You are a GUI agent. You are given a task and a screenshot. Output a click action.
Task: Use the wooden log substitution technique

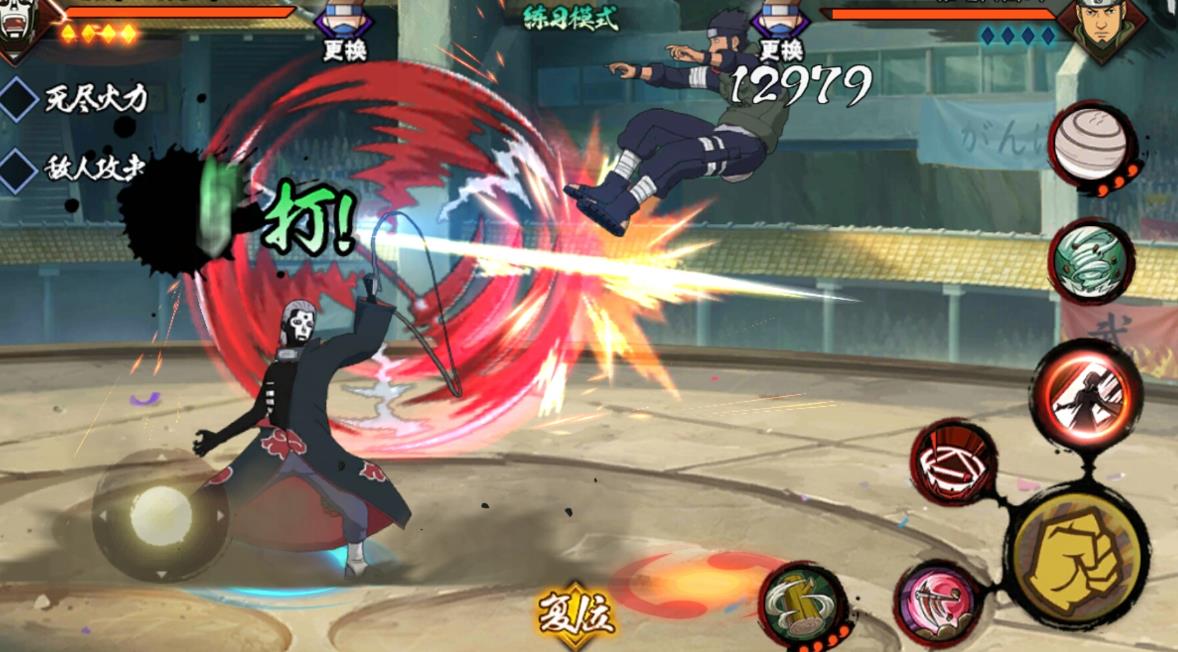click(x=803, y=603)
